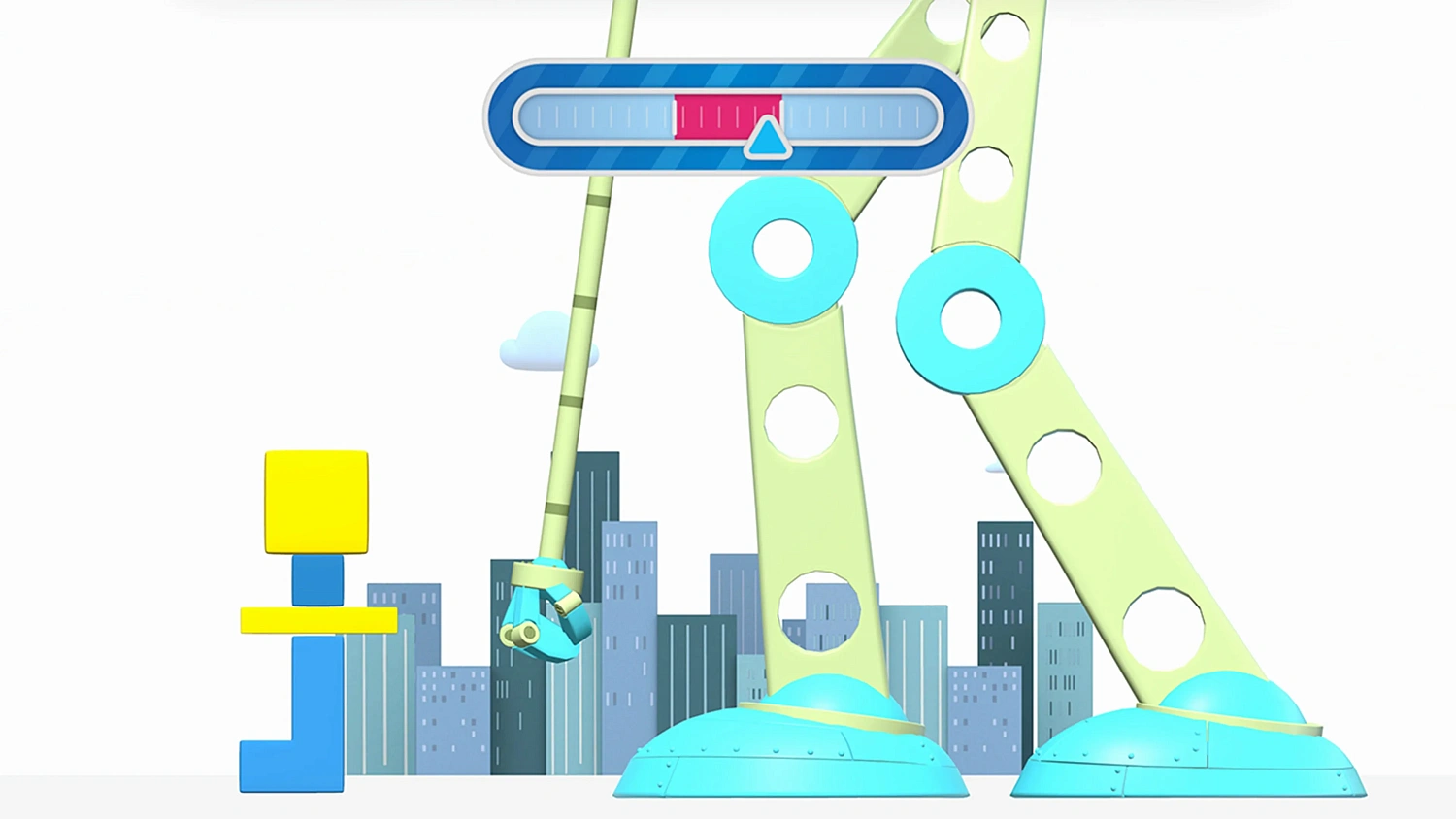Click the right turquoise dome foot
The height and width of the screenshot is (819, 1456).
click(x=1189, y=752)
